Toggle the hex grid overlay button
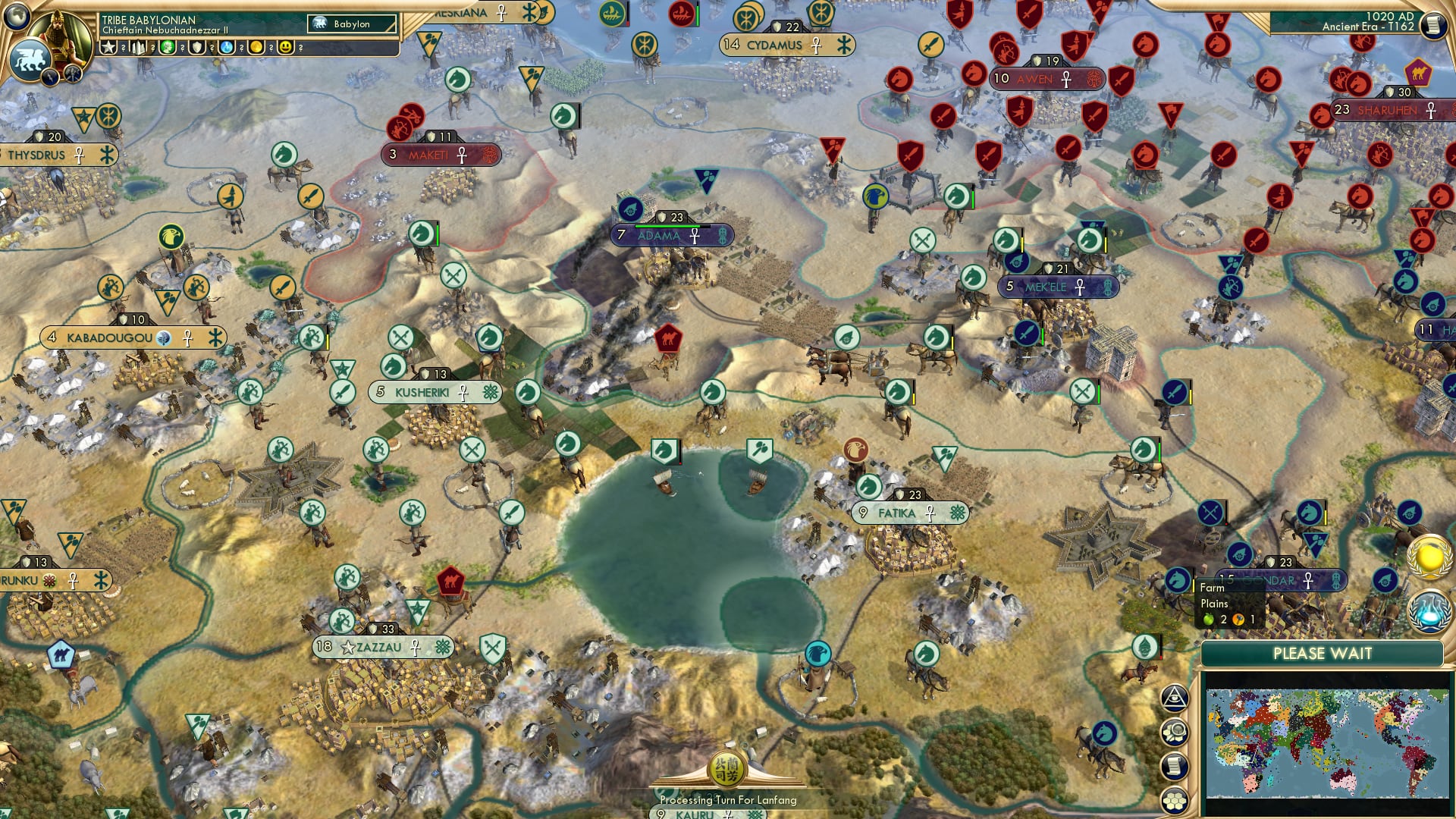 1175,800
